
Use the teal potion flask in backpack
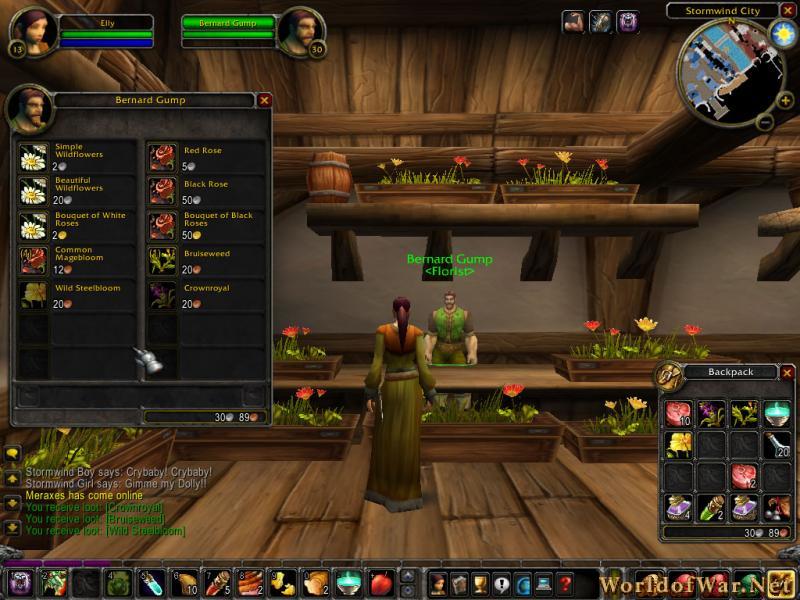(776, 411)
